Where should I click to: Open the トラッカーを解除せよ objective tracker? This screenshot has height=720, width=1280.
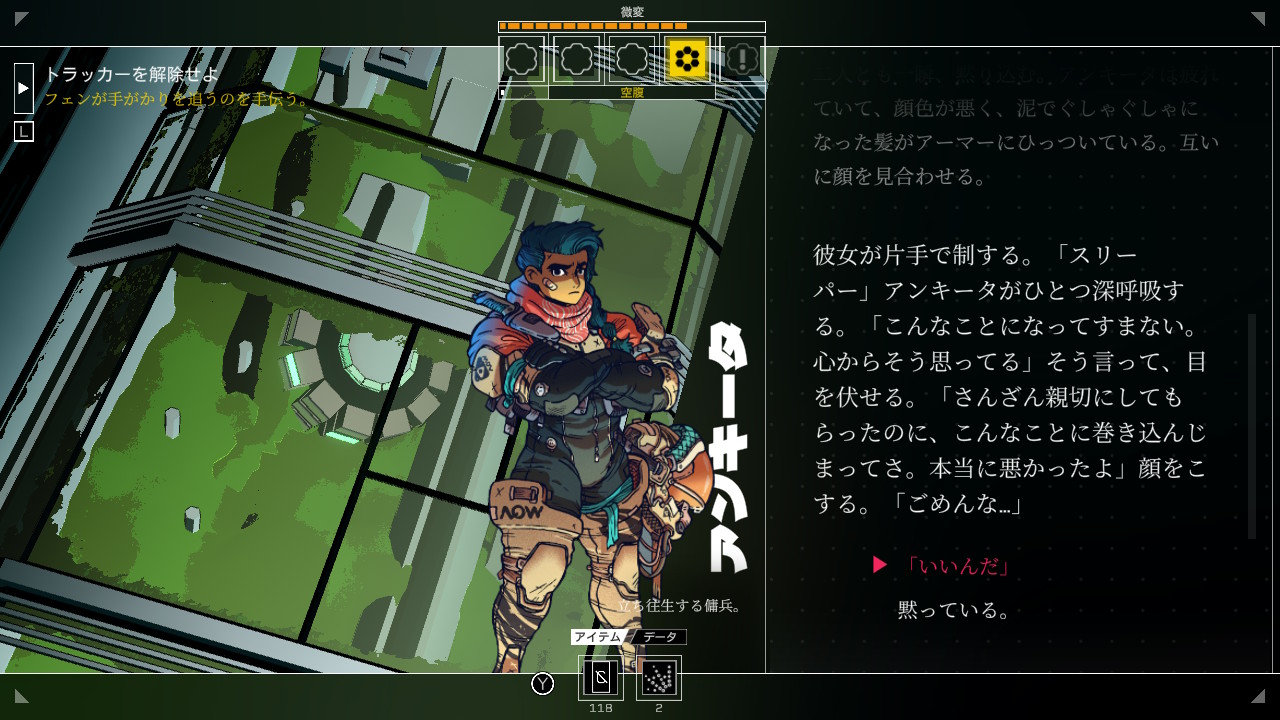point(131,74)
